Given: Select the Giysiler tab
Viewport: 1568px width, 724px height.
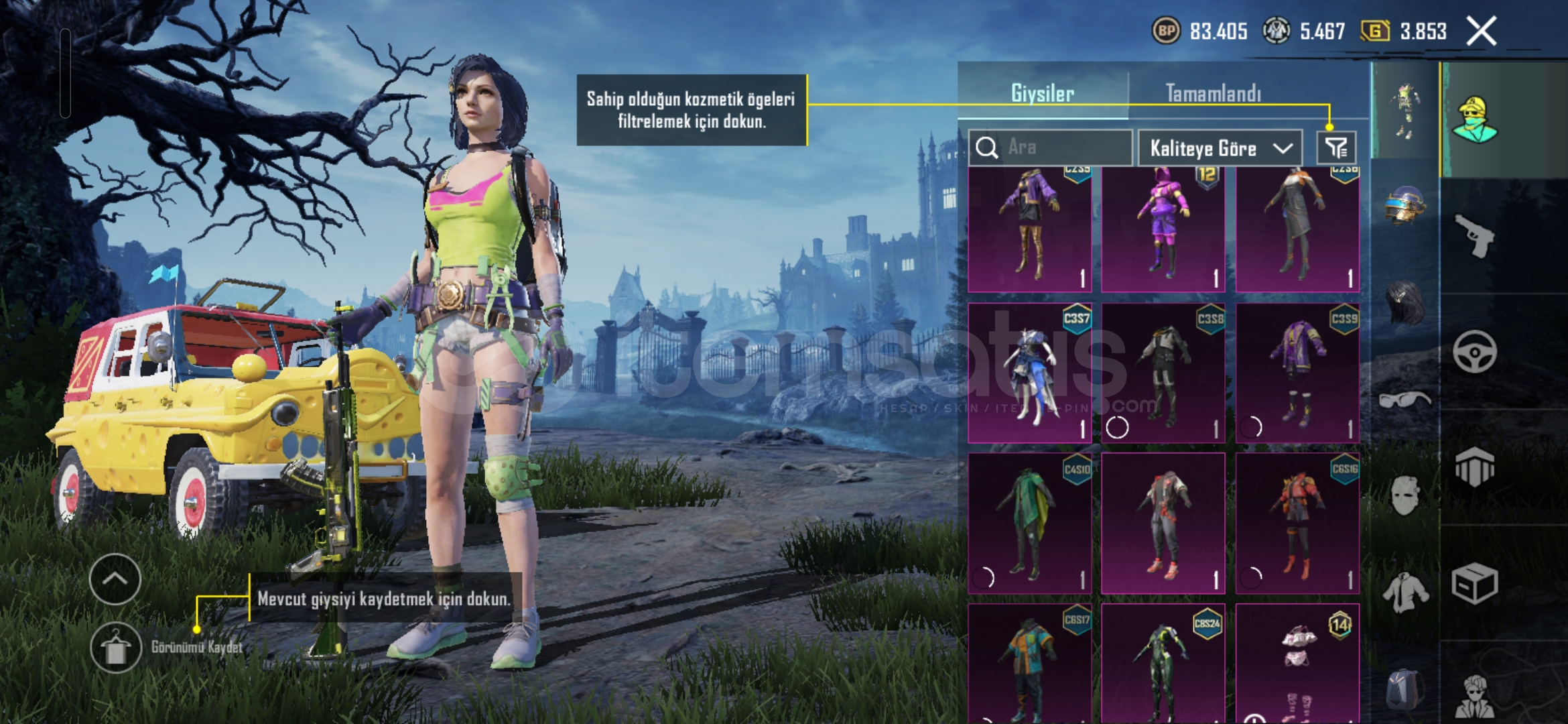Looking at the screenshot, I should [1043, 93].
